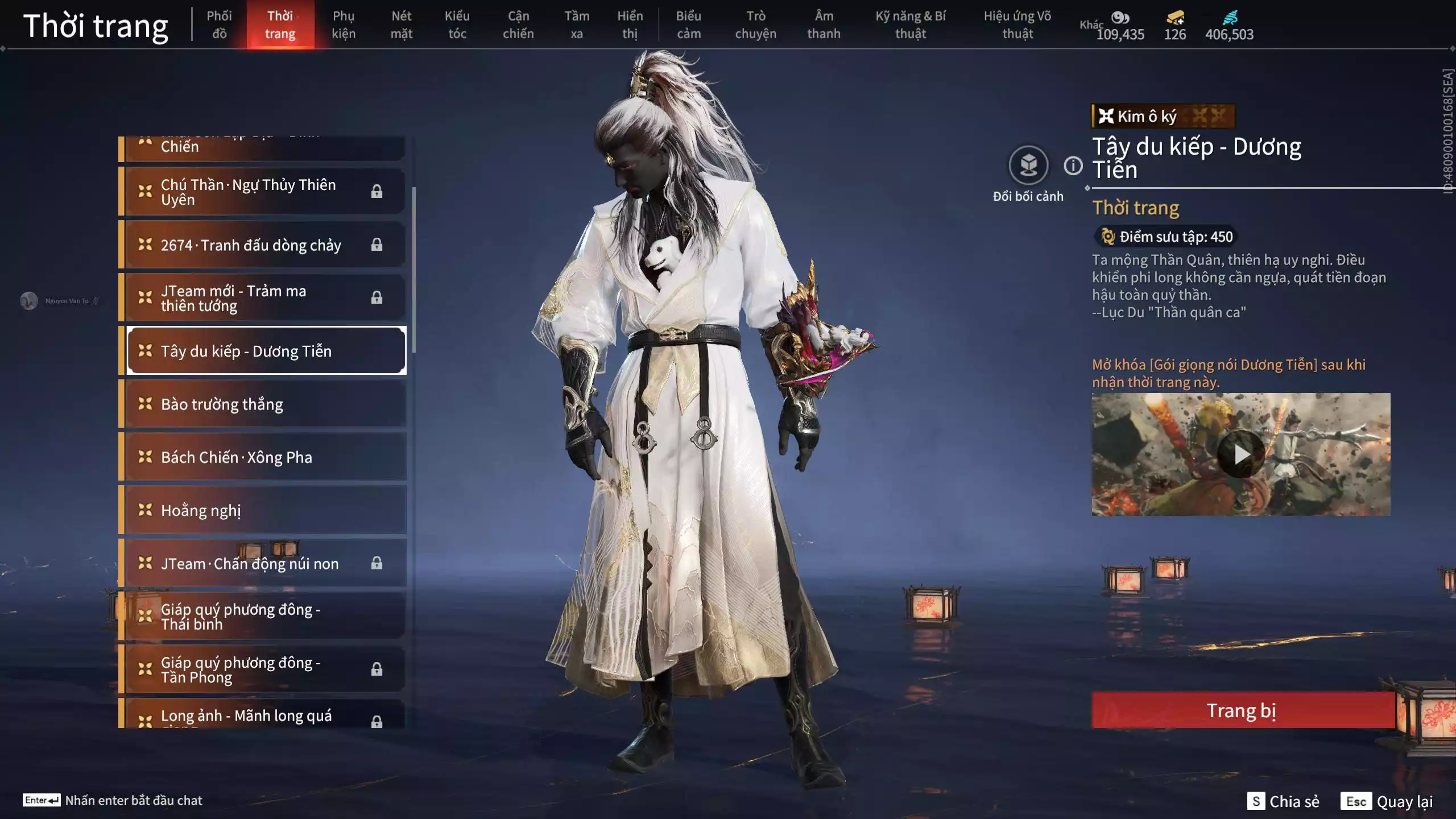Switch to Kỹ năng & Bí thuật tab
The width and height of the screenshot is (1456, 819).
click(911, 25)
